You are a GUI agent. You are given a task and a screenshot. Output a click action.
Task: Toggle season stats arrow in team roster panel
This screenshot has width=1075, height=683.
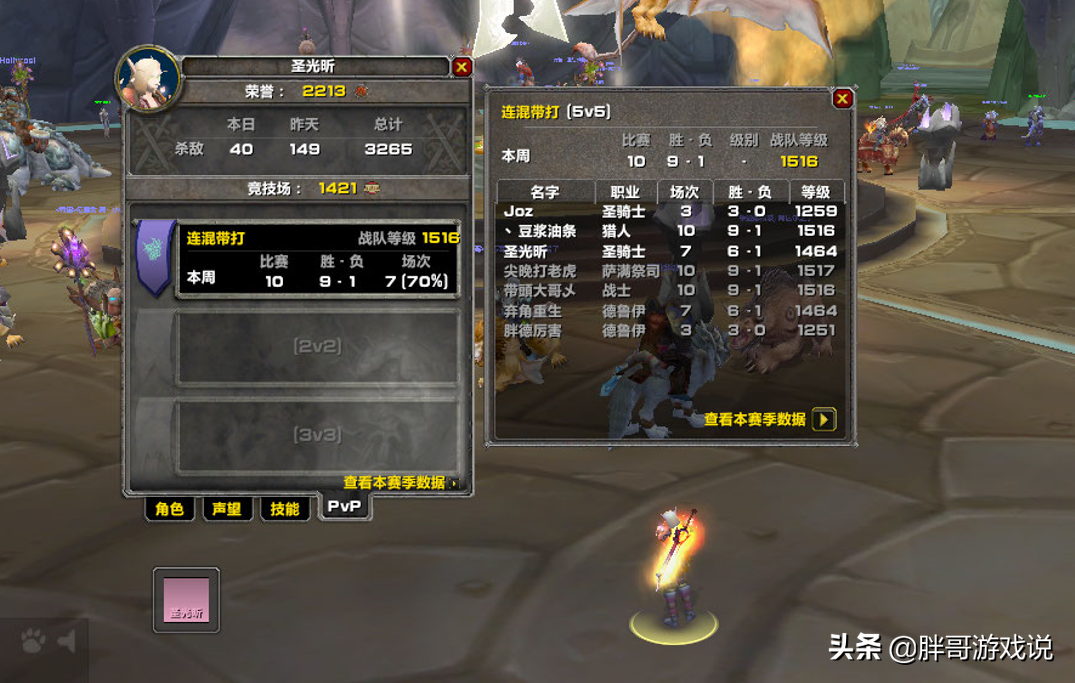click(x=824, y=420)
